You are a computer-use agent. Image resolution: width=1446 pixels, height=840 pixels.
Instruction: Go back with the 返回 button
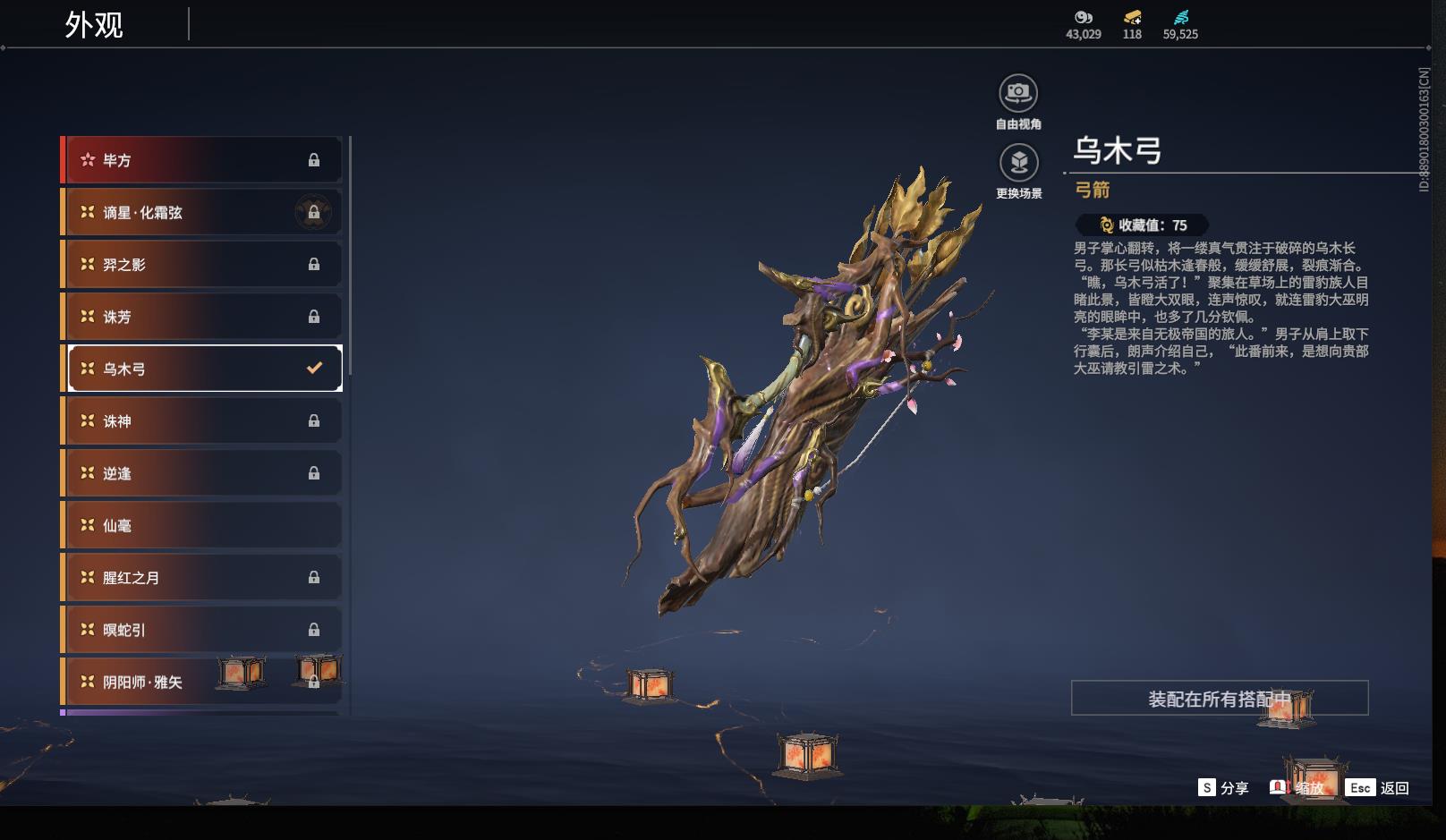pyautogui.click(x=1378, y=788)
